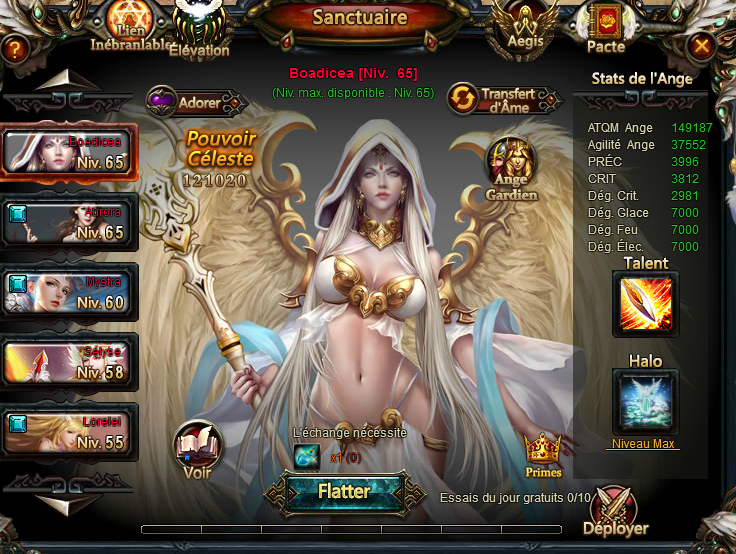The width and height of the screenshot is (736, 554).
Task: Close the Sanctuaire window
Action: click(x=702, y=46)
